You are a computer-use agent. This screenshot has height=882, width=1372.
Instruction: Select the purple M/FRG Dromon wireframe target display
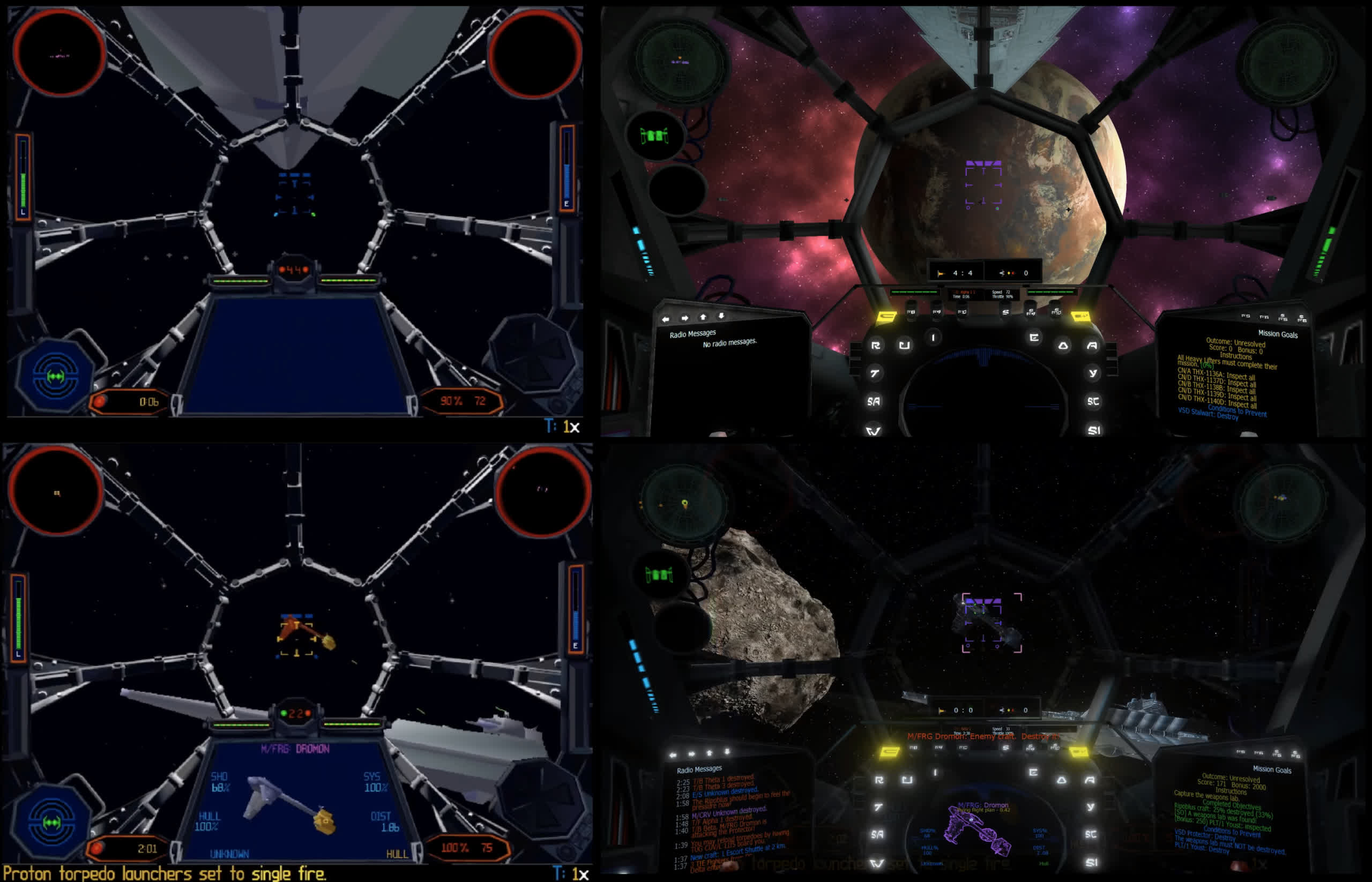[x=982, y=831]
